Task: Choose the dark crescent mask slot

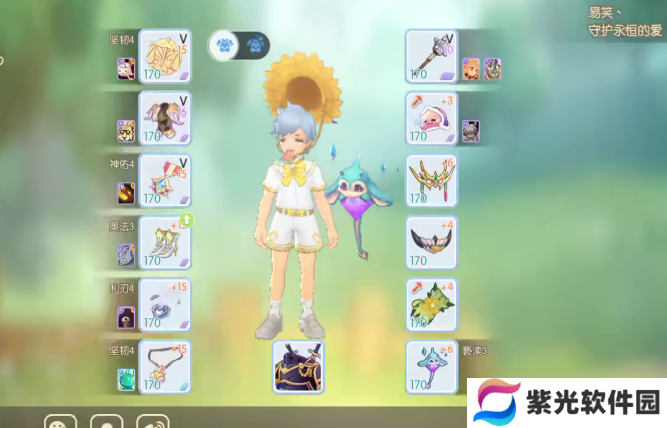Action: coord(431,242)
